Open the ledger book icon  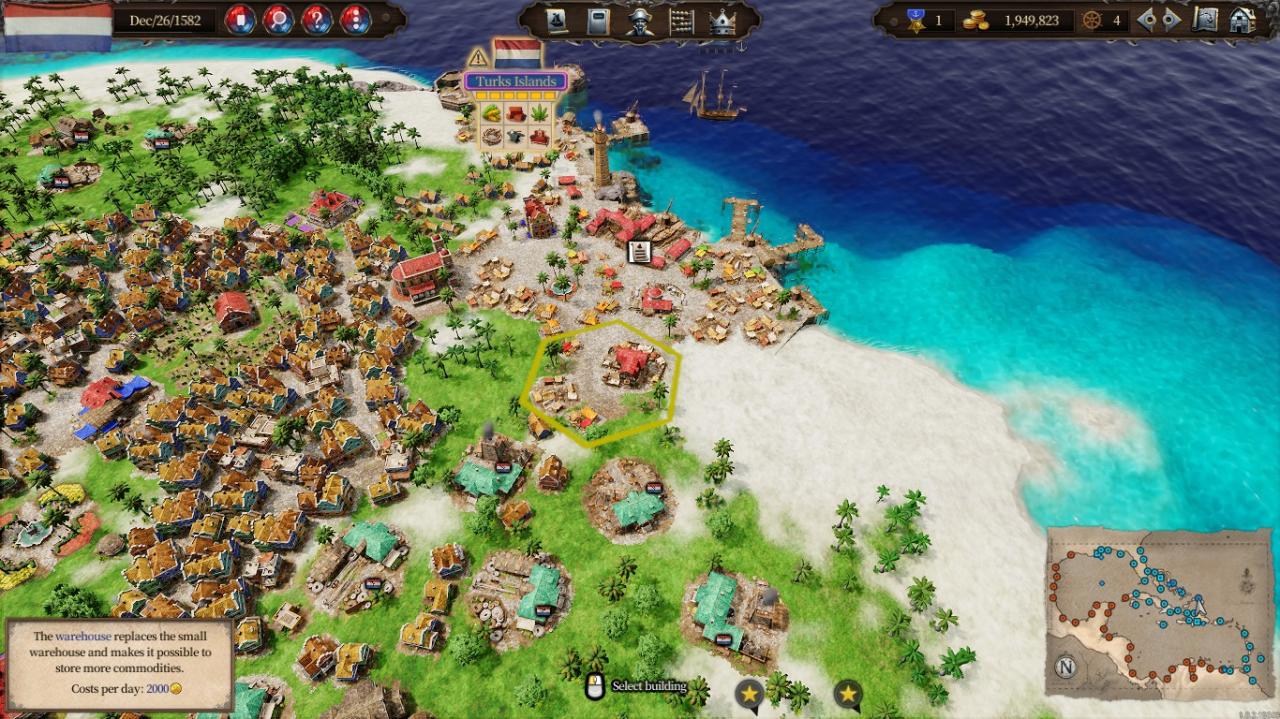598,21
